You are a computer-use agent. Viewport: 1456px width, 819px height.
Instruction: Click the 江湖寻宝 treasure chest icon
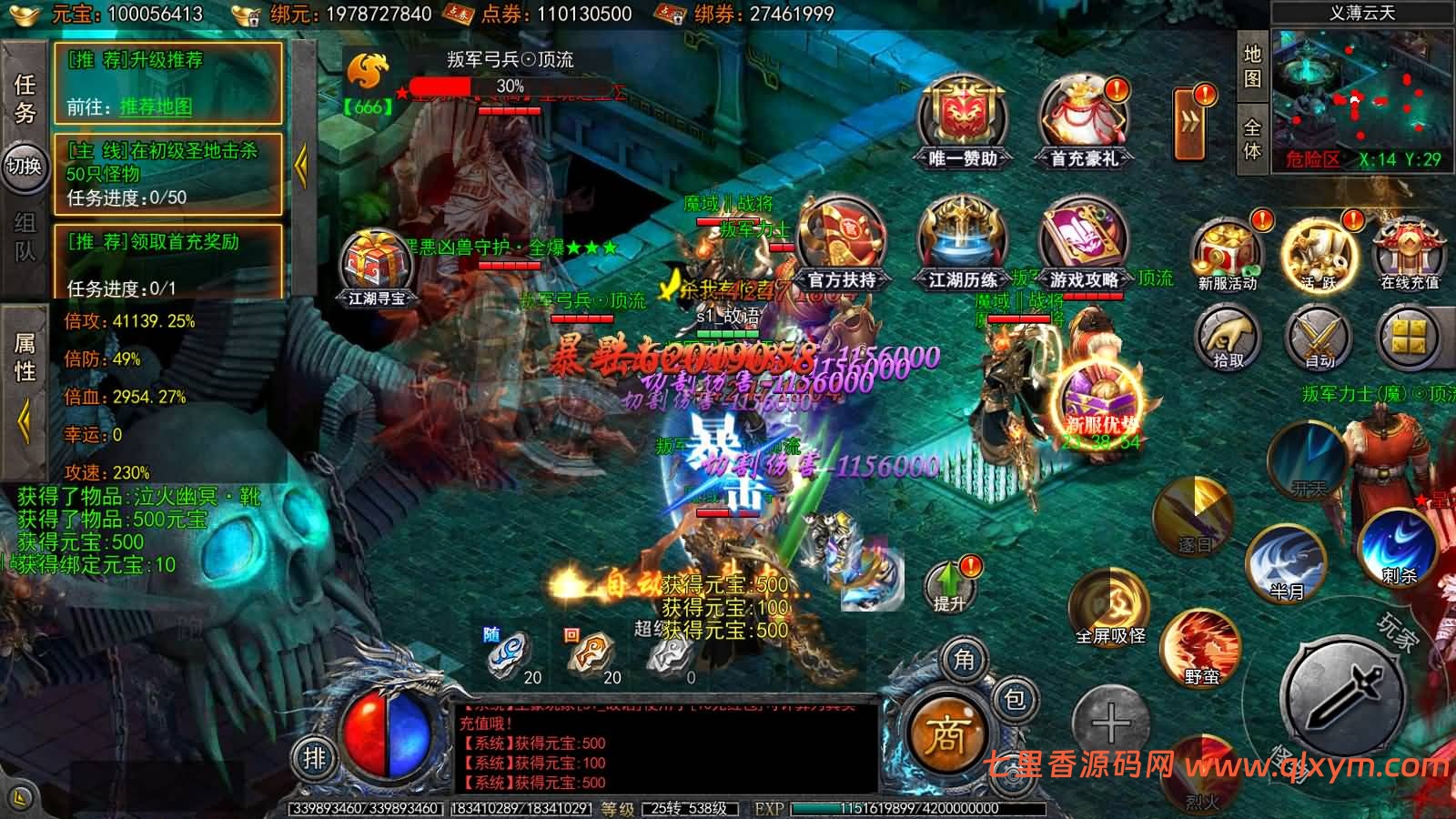coord(377,266)
